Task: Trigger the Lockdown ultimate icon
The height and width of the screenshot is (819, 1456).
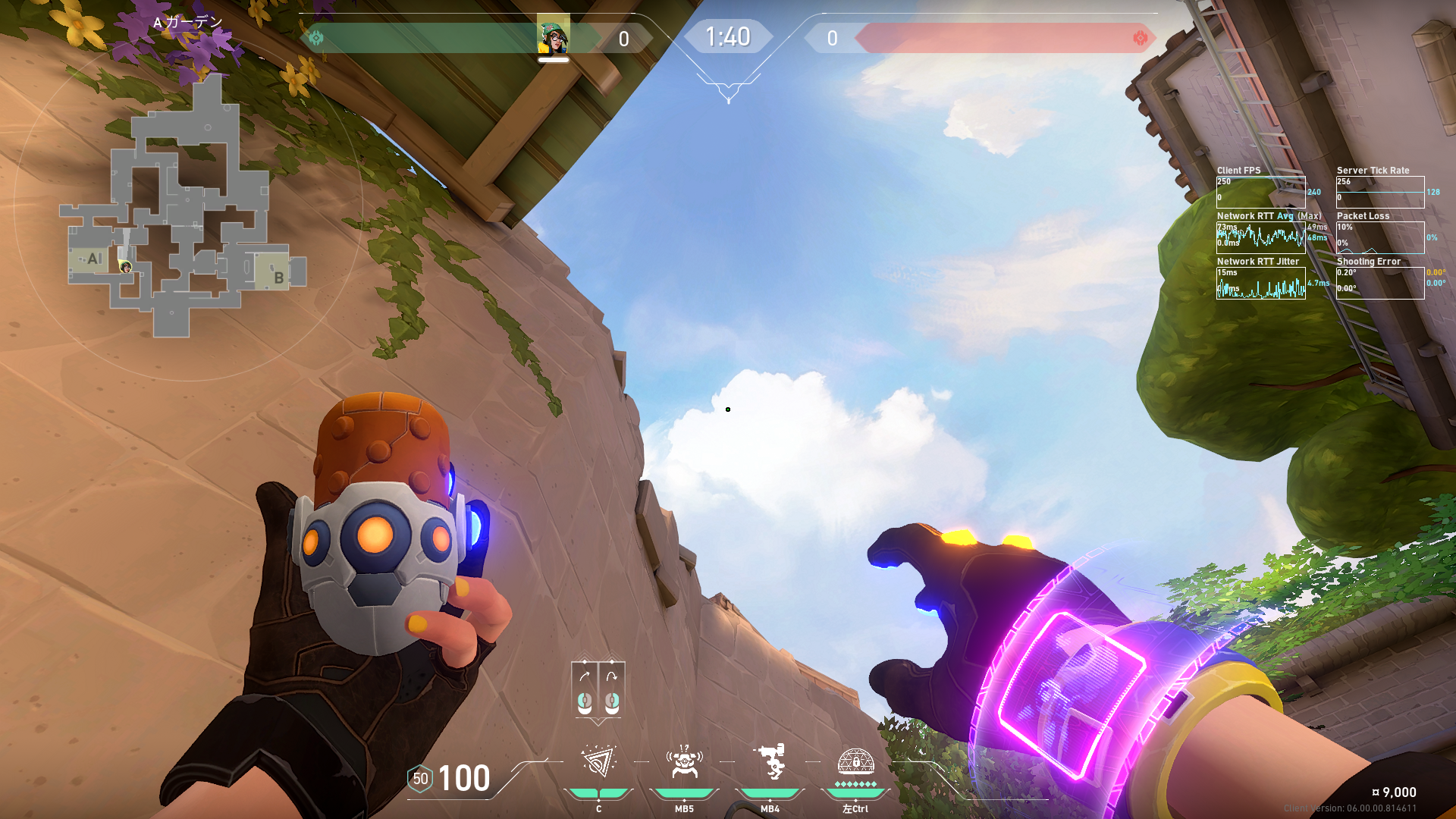Action: pyautogui.click(x=855, y=761)
